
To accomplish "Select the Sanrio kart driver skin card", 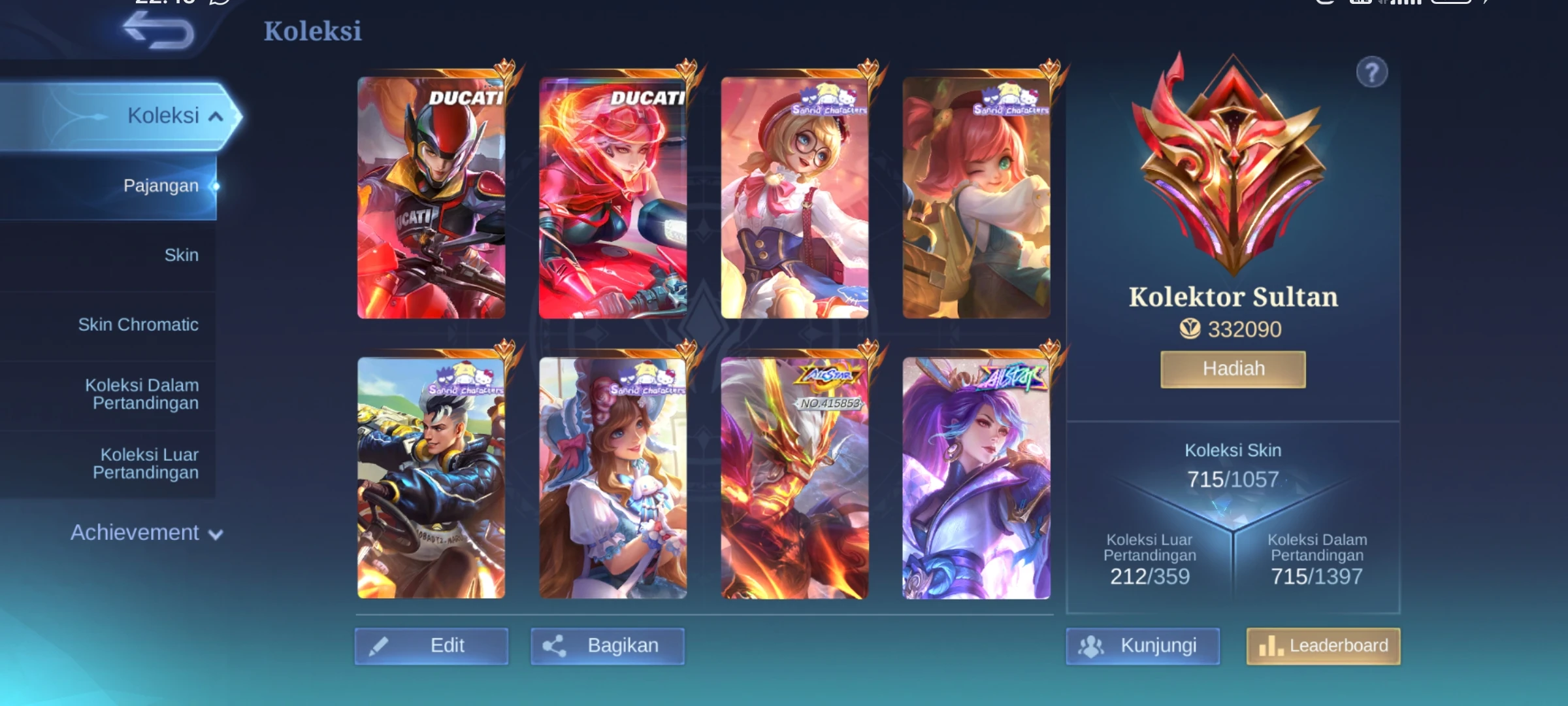I will [x=431, y=478].
